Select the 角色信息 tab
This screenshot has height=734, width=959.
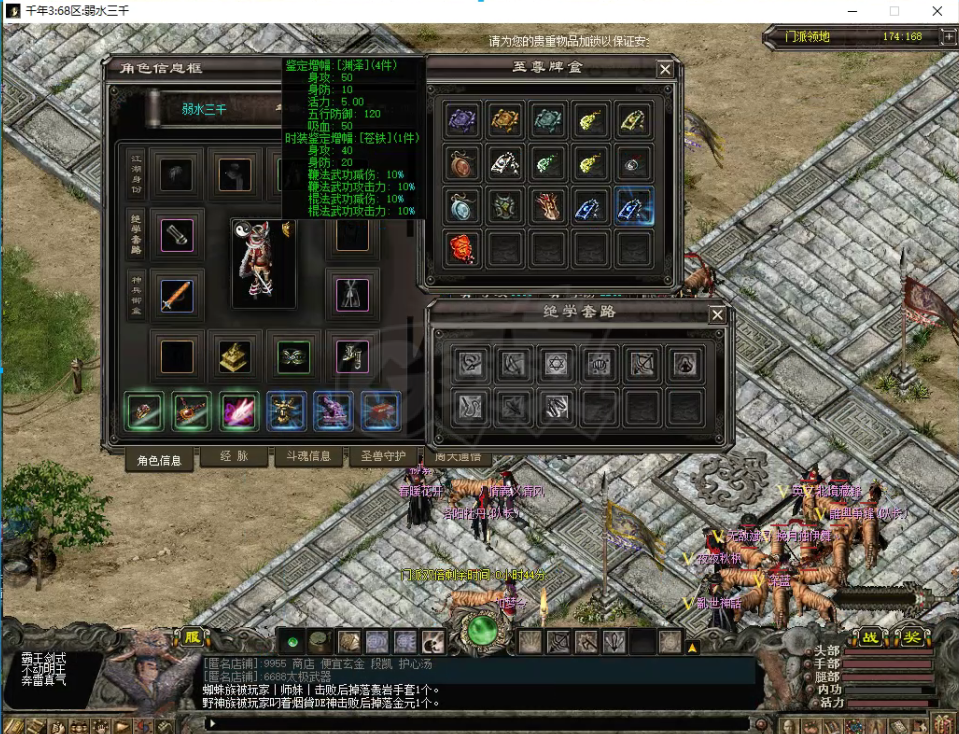(158, 460)
